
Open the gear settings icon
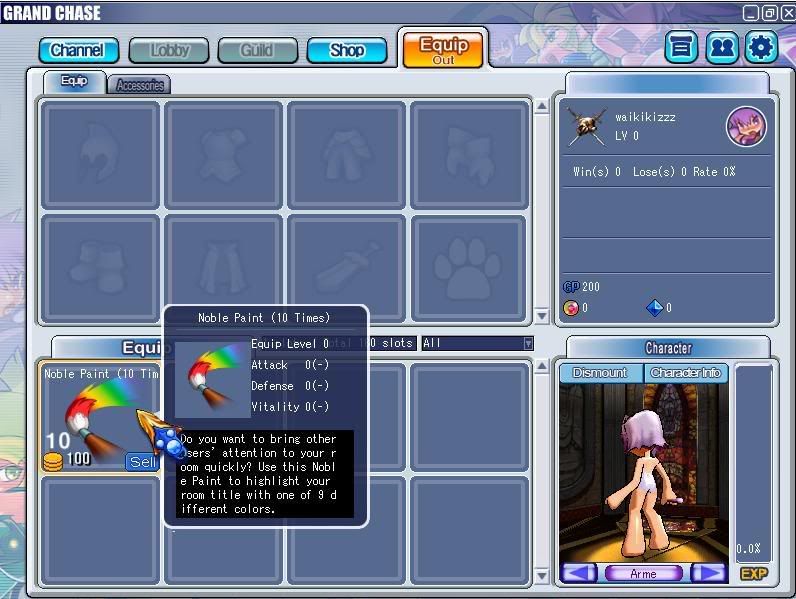[761, 47]
